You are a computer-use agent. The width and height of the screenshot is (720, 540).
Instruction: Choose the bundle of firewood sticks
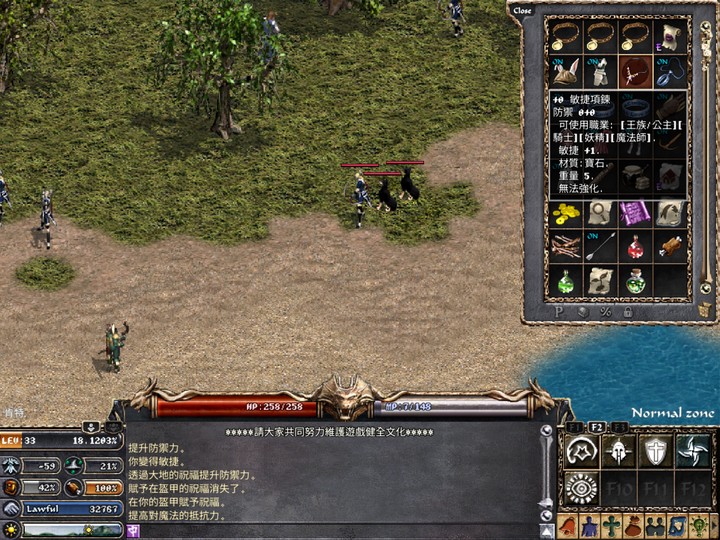[565, 247]
